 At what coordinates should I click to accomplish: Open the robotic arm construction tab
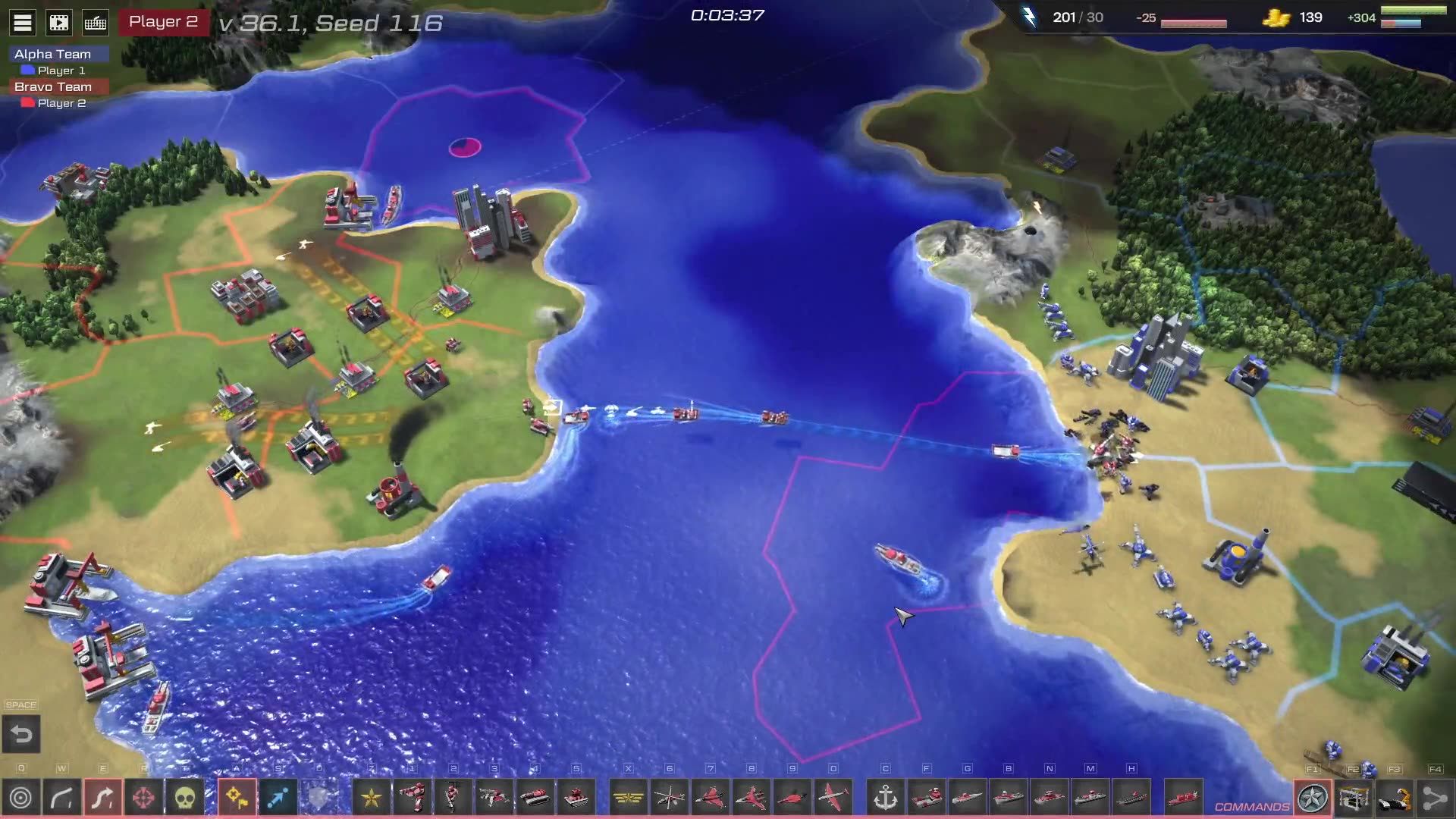pyautogui.click(x=1395, y=798)
